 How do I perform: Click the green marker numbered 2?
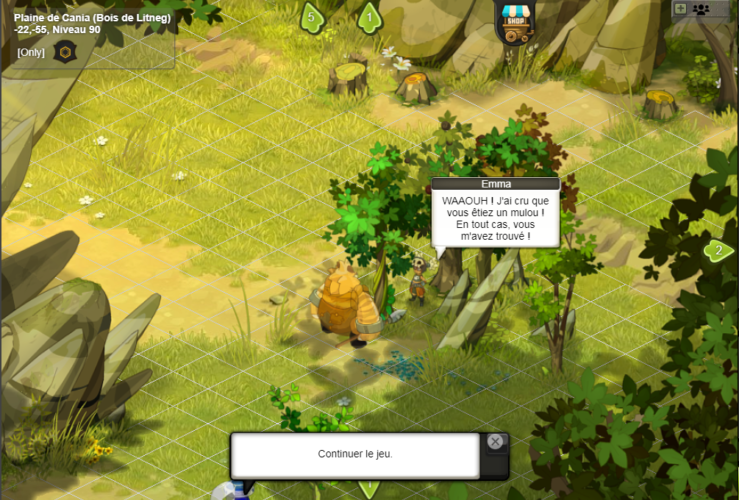tap(717, 250)
